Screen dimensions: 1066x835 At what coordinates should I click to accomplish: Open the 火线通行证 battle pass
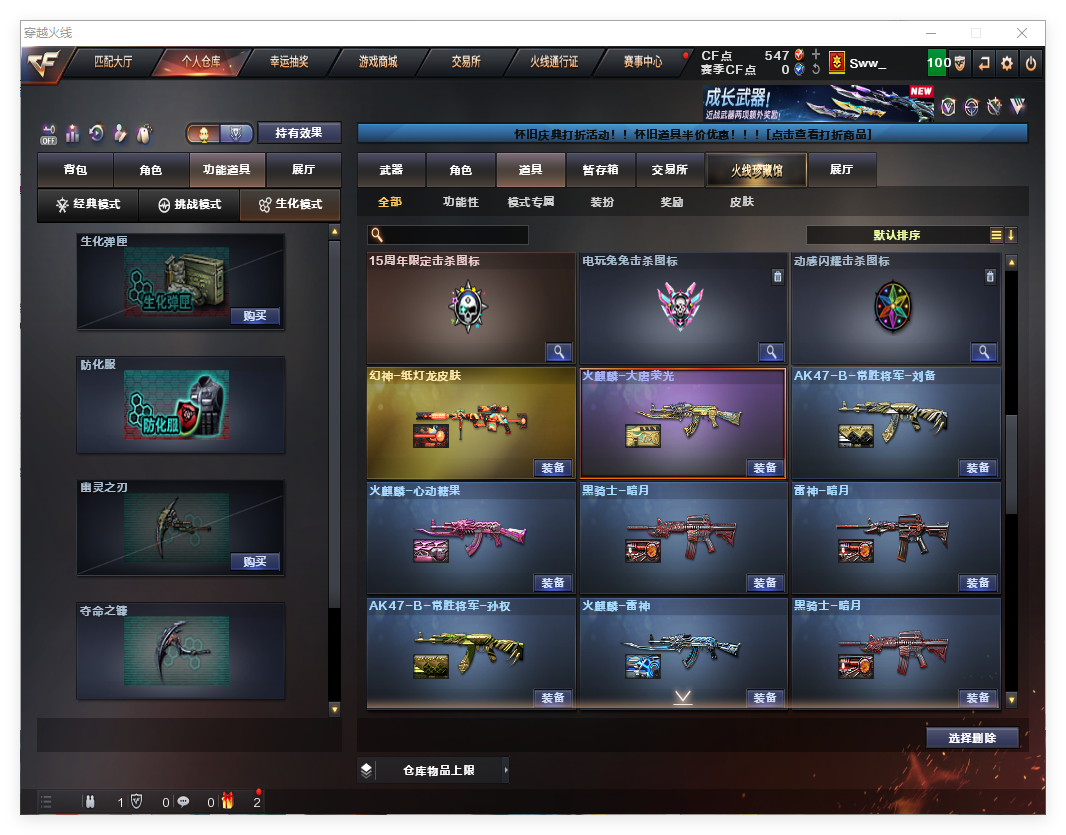(554, 62)
